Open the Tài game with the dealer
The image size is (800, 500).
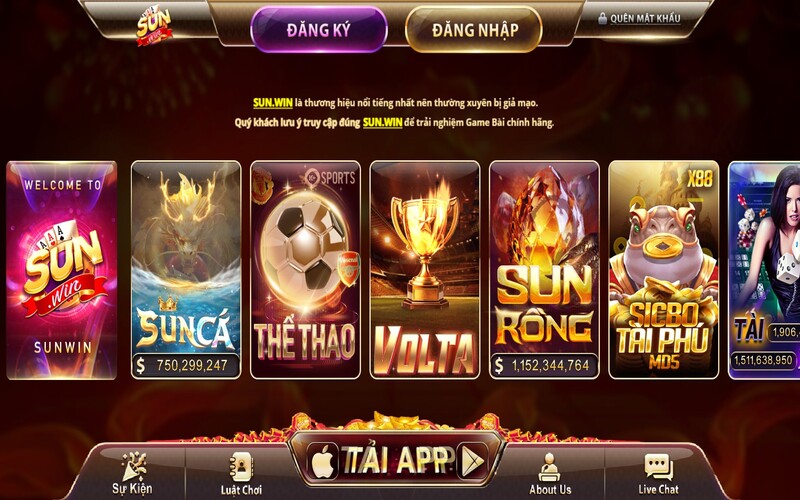click(x=765, y=270)
